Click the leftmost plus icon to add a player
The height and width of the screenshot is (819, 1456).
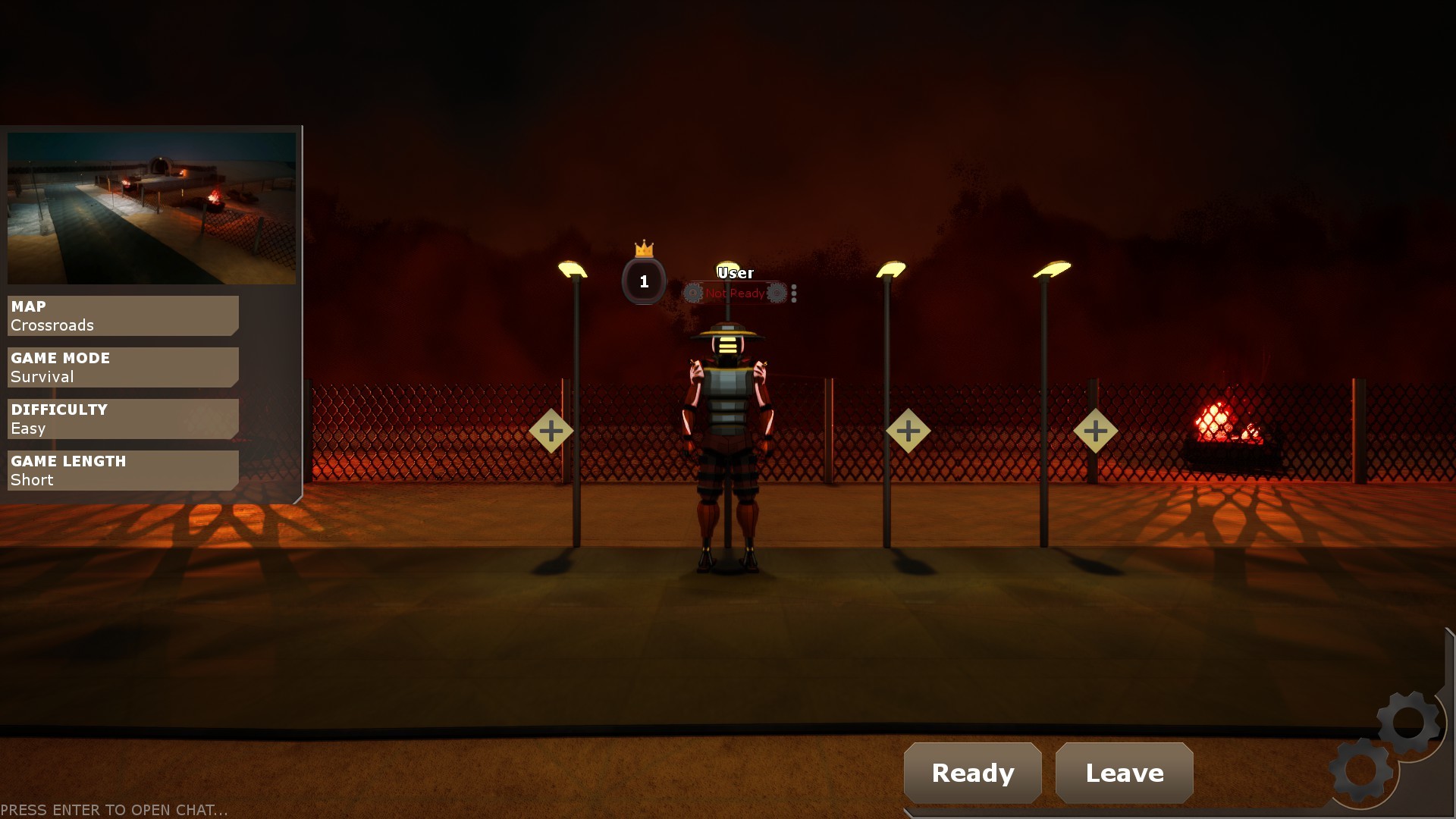tap(552, 430)
